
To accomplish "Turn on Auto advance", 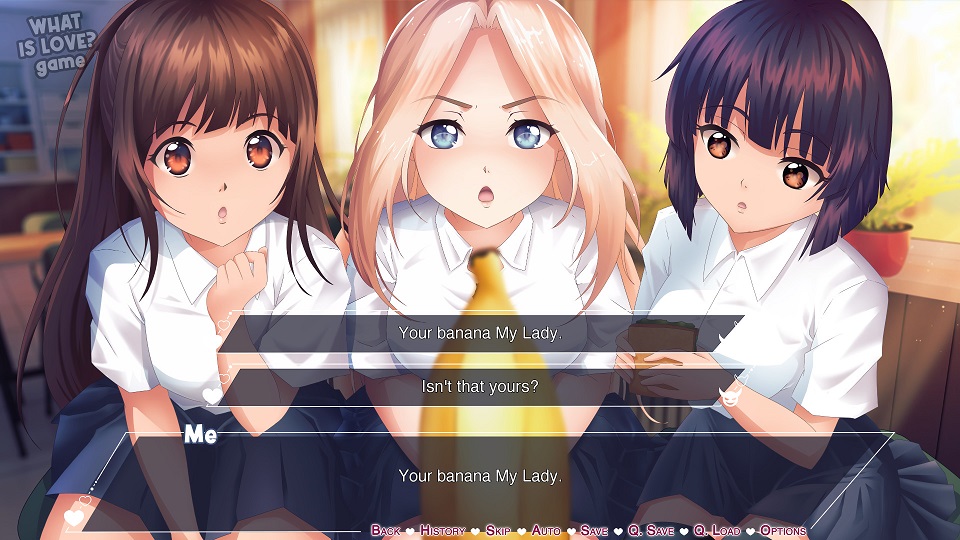I will point(546,530).
